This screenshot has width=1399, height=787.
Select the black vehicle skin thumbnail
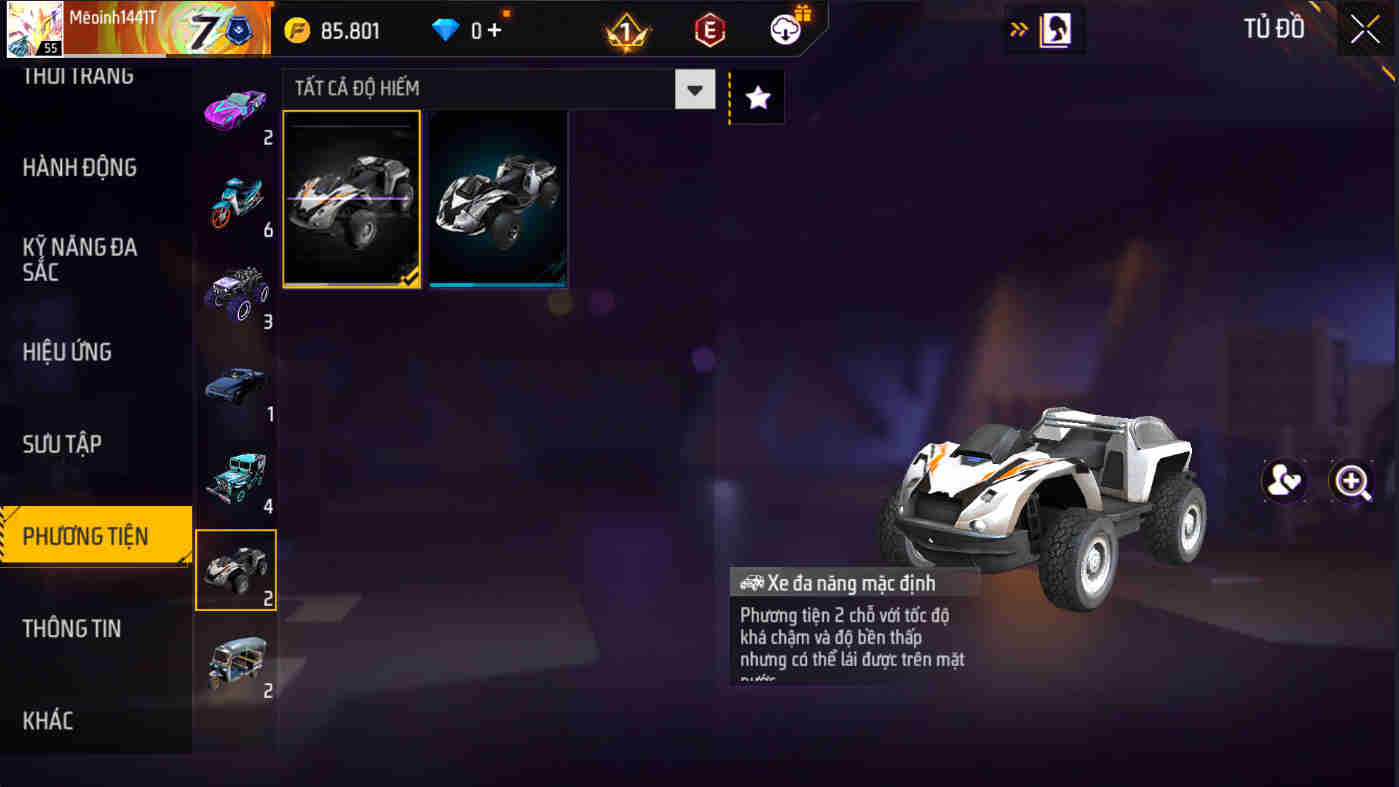coord(497,198)
